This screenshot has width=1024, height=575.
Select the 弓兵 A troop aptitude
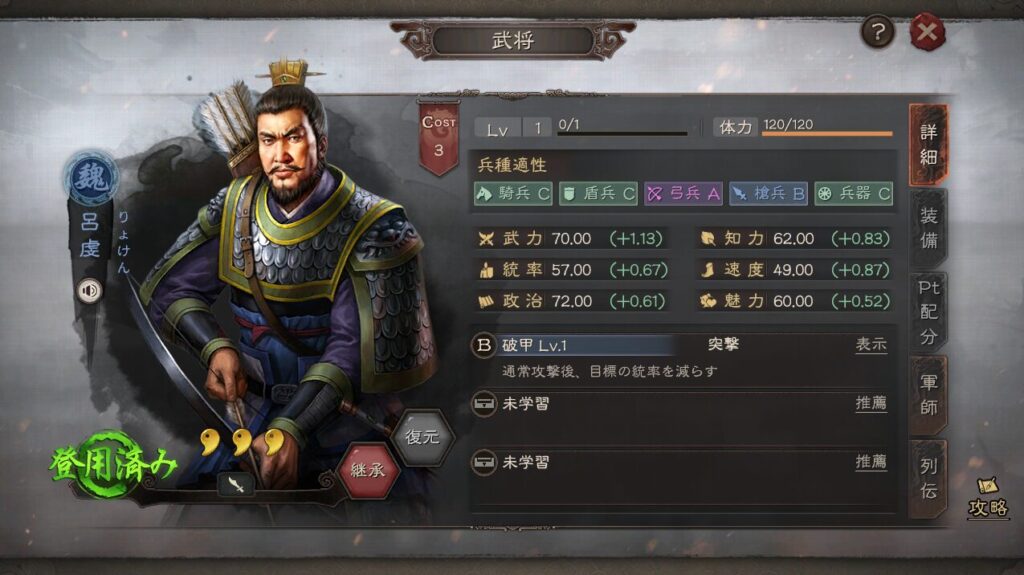pos(683,194)
